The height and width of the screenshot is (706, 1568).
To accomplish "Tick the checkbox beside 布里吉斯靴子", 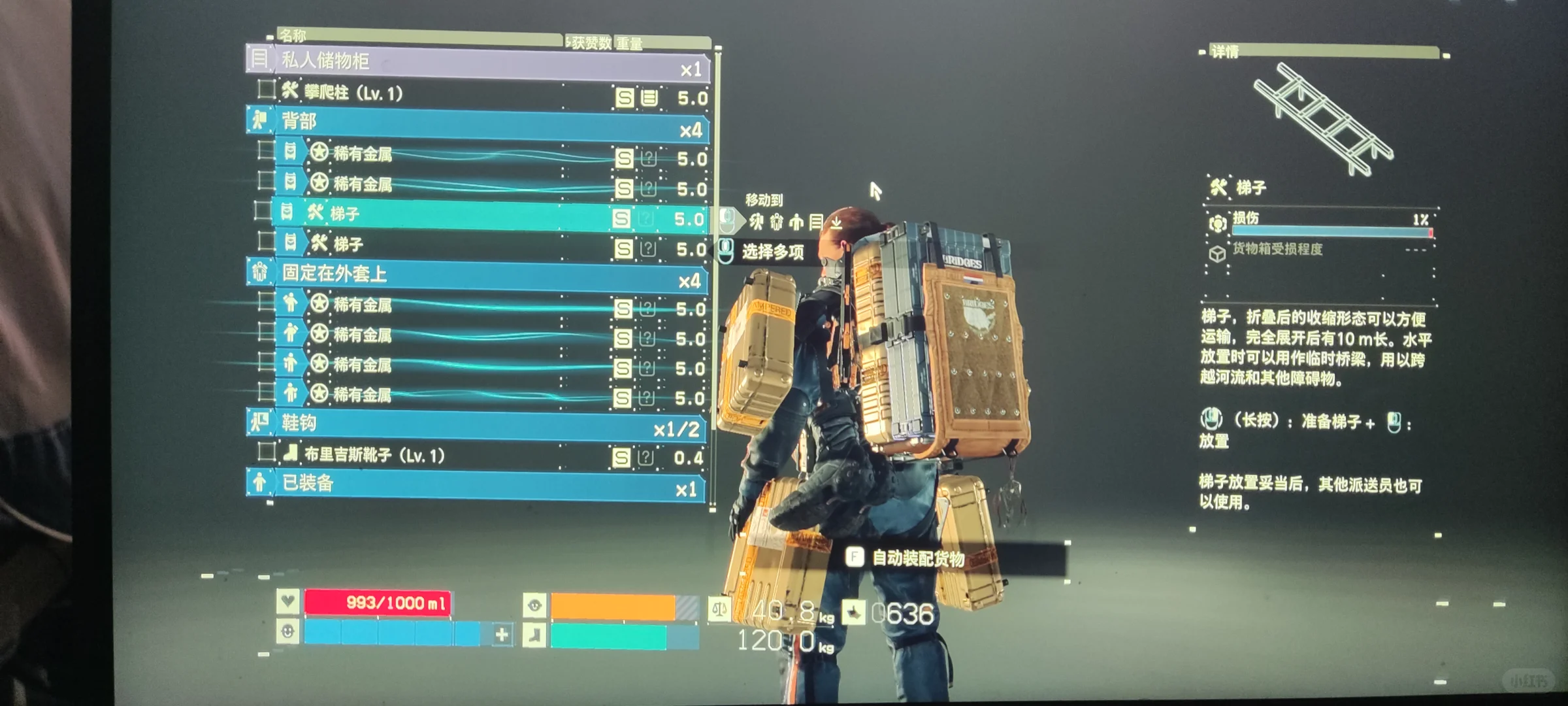I will [x=266, y=452].
